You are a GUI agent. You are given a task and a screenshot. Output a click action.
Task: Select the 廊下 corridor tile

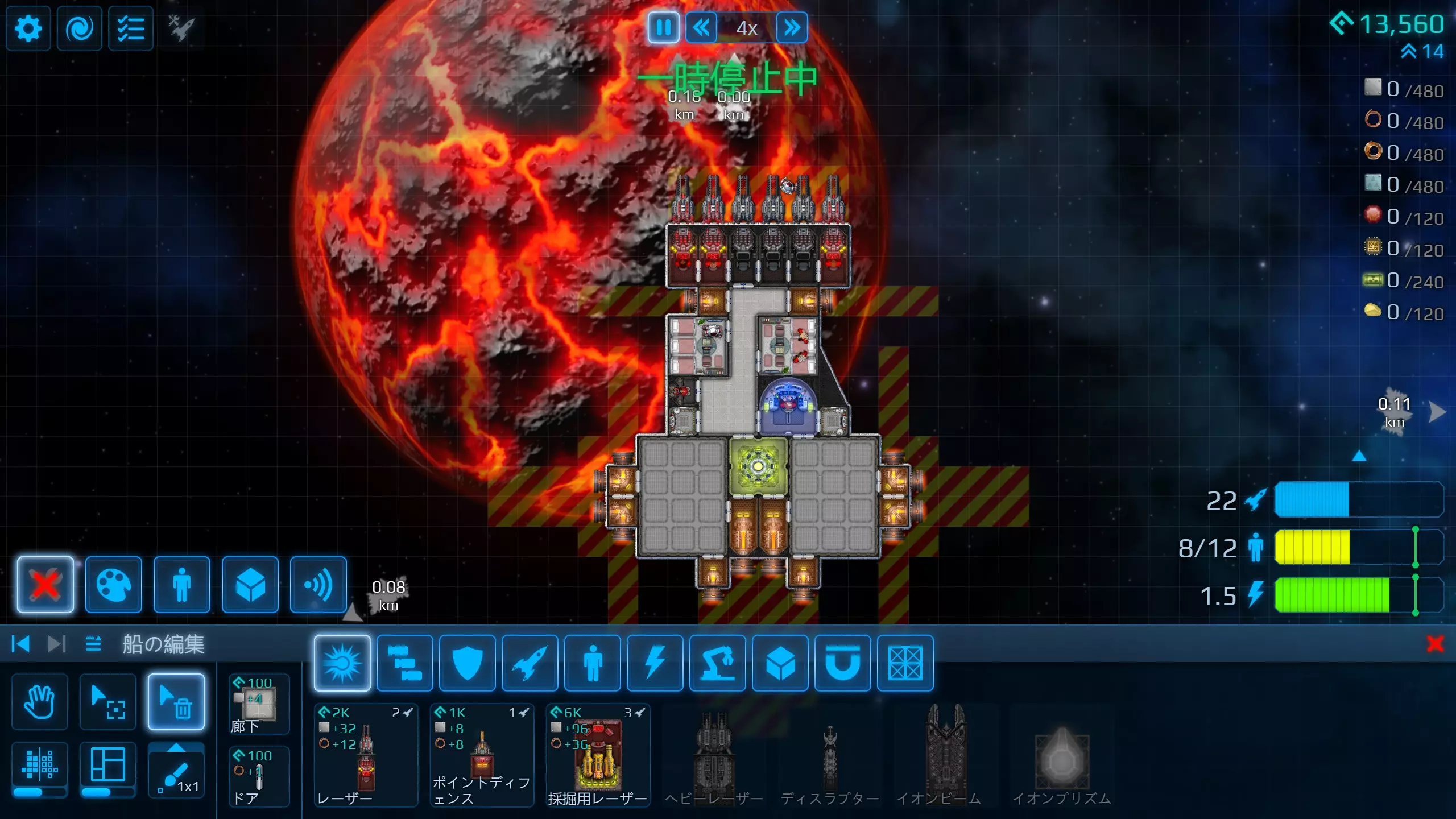(x=259, y=704)
